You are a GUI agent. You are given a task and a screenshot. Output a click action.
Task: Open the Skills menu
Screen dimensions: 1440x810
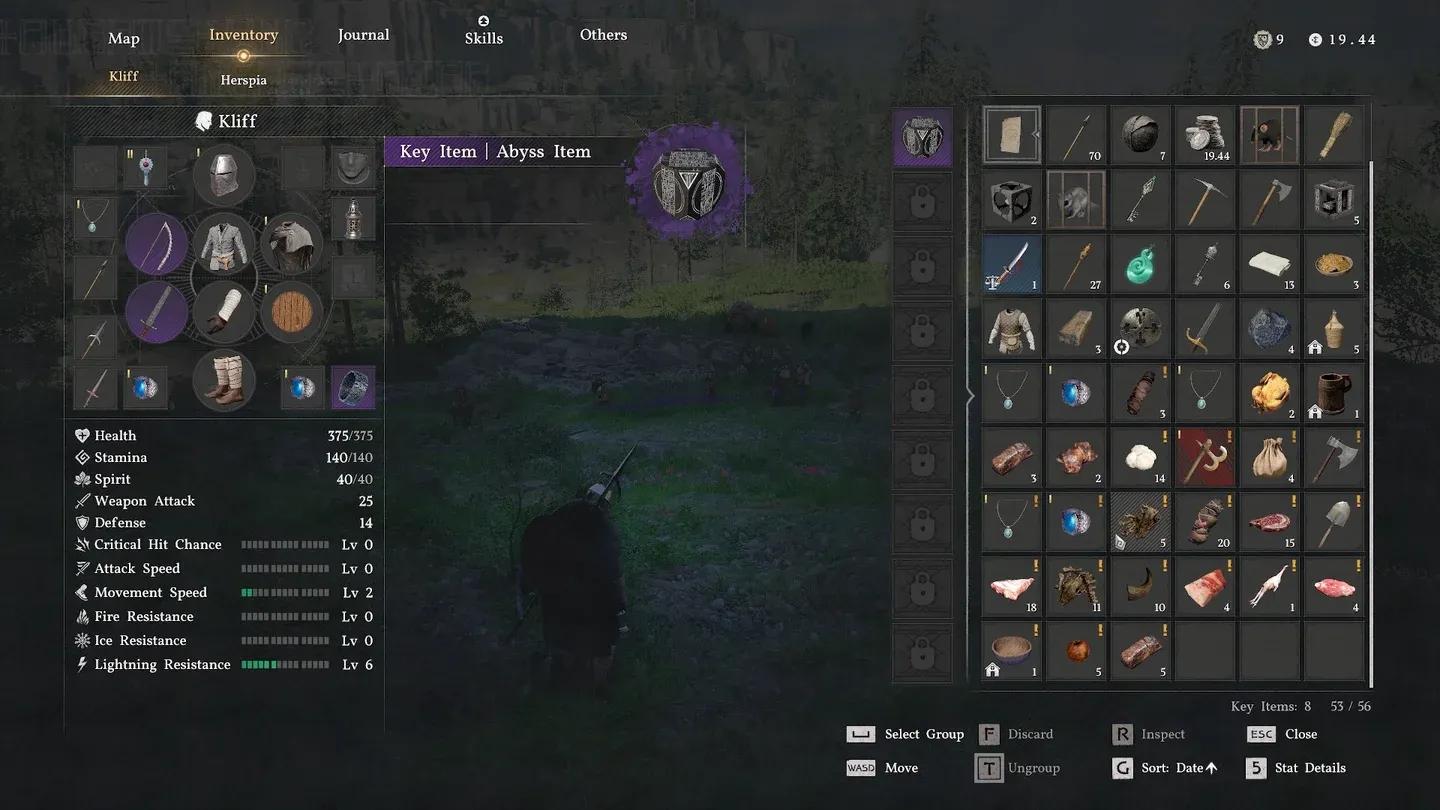(x=483, y=38)
